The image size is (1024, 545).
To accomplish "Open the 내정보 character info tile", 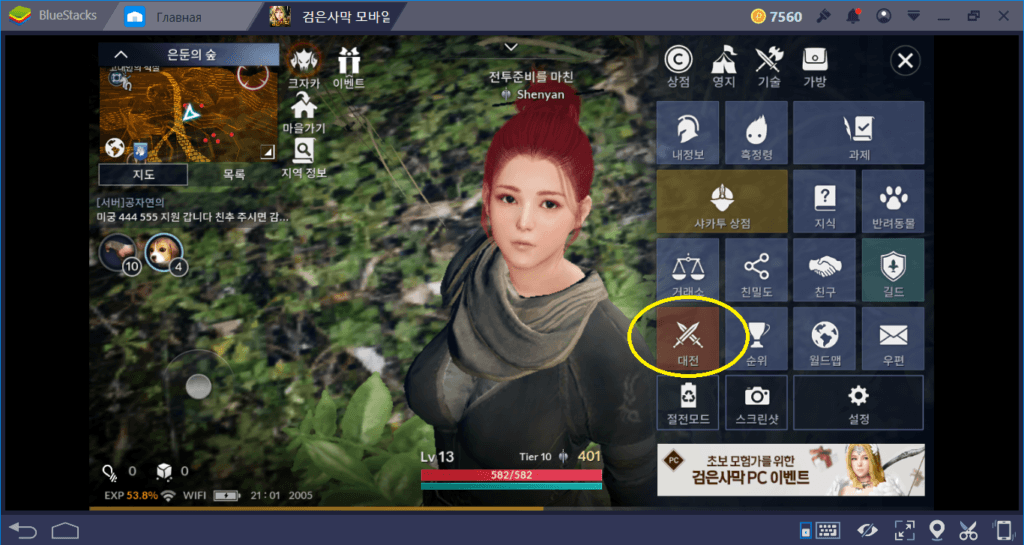I will tap(688, 133).
